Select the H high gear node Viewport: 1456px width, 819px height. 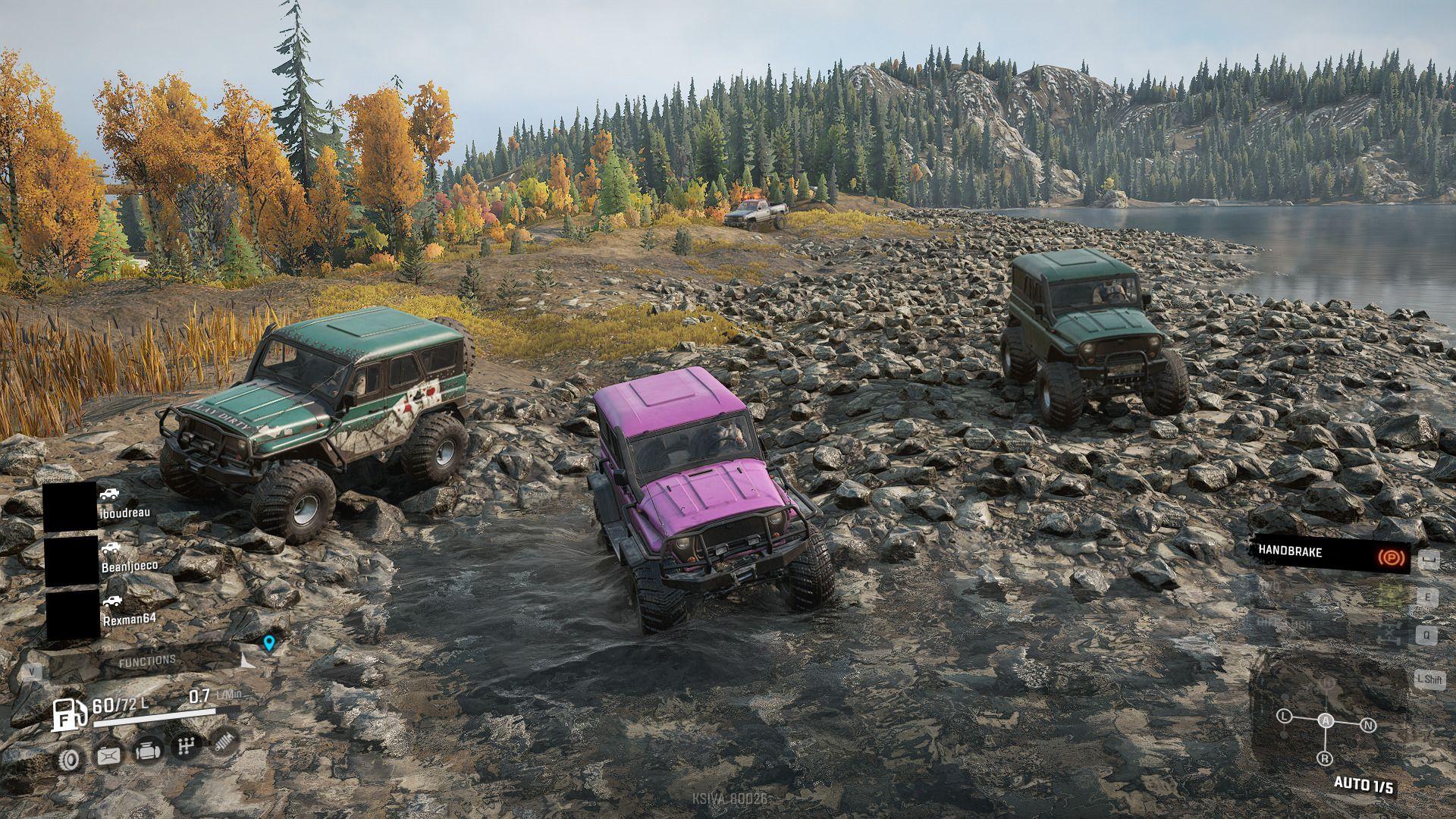click(1327, 682)
